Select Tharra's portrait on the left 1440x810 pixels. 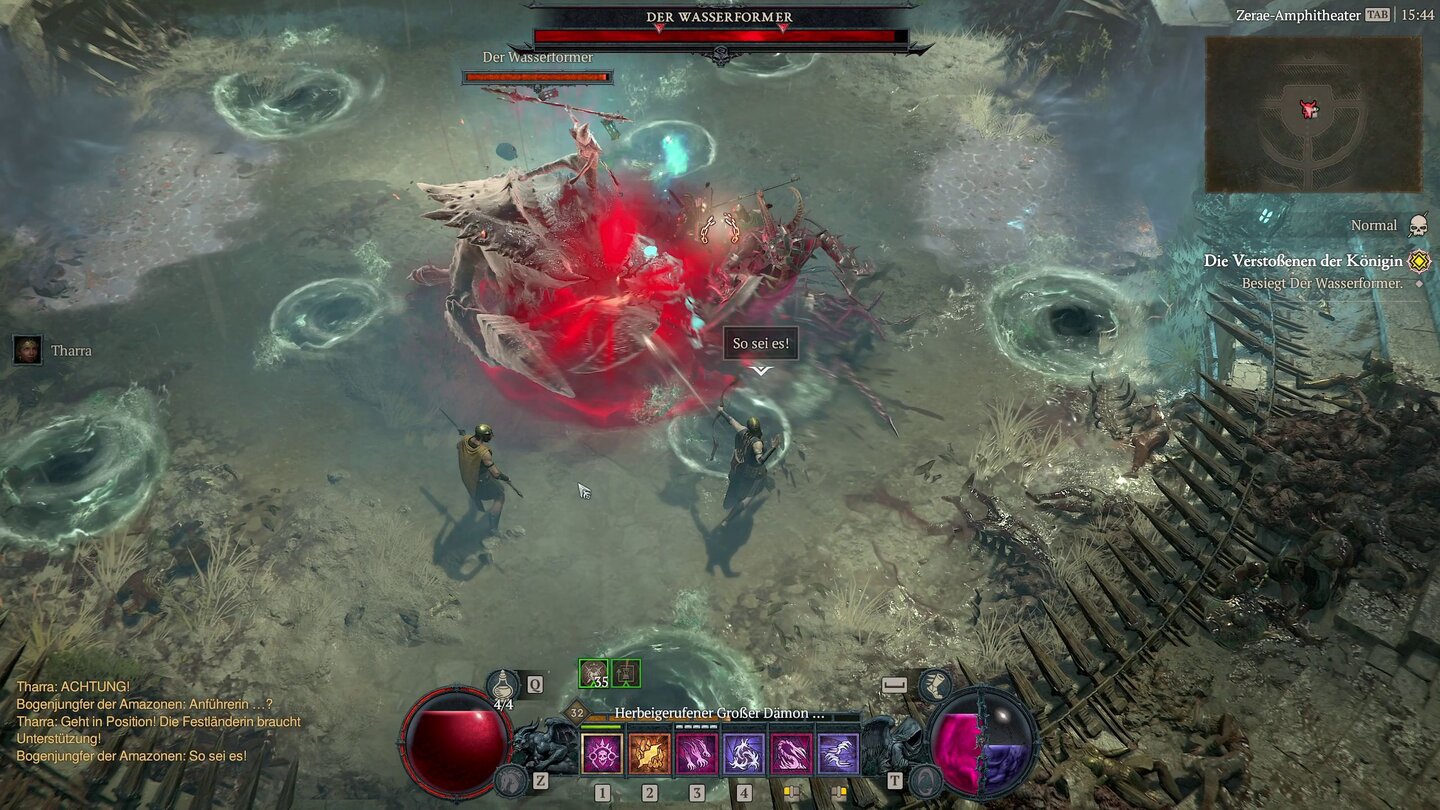(x=27, y=351)
